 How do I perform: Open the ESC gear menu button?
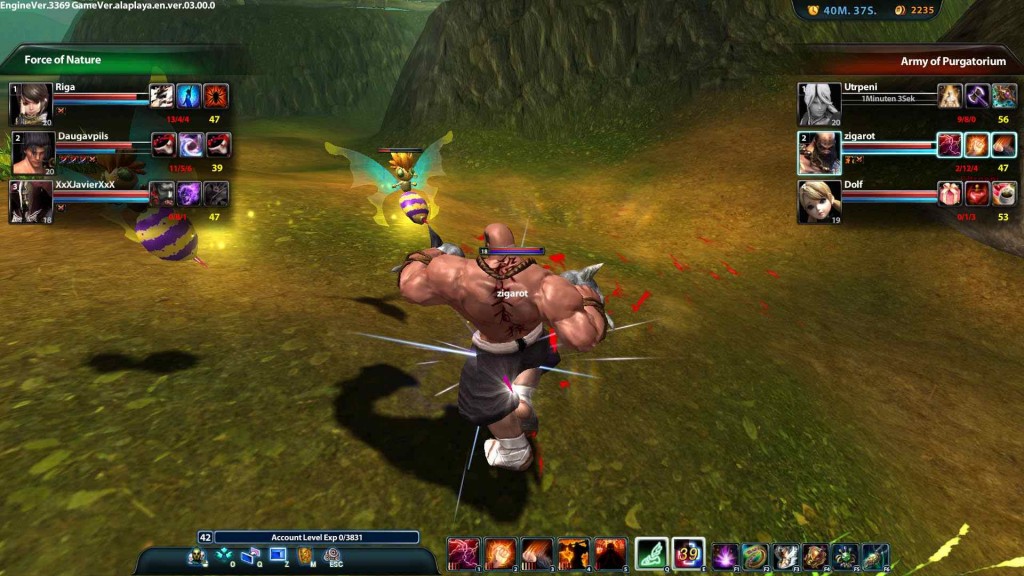coord(333,556)
